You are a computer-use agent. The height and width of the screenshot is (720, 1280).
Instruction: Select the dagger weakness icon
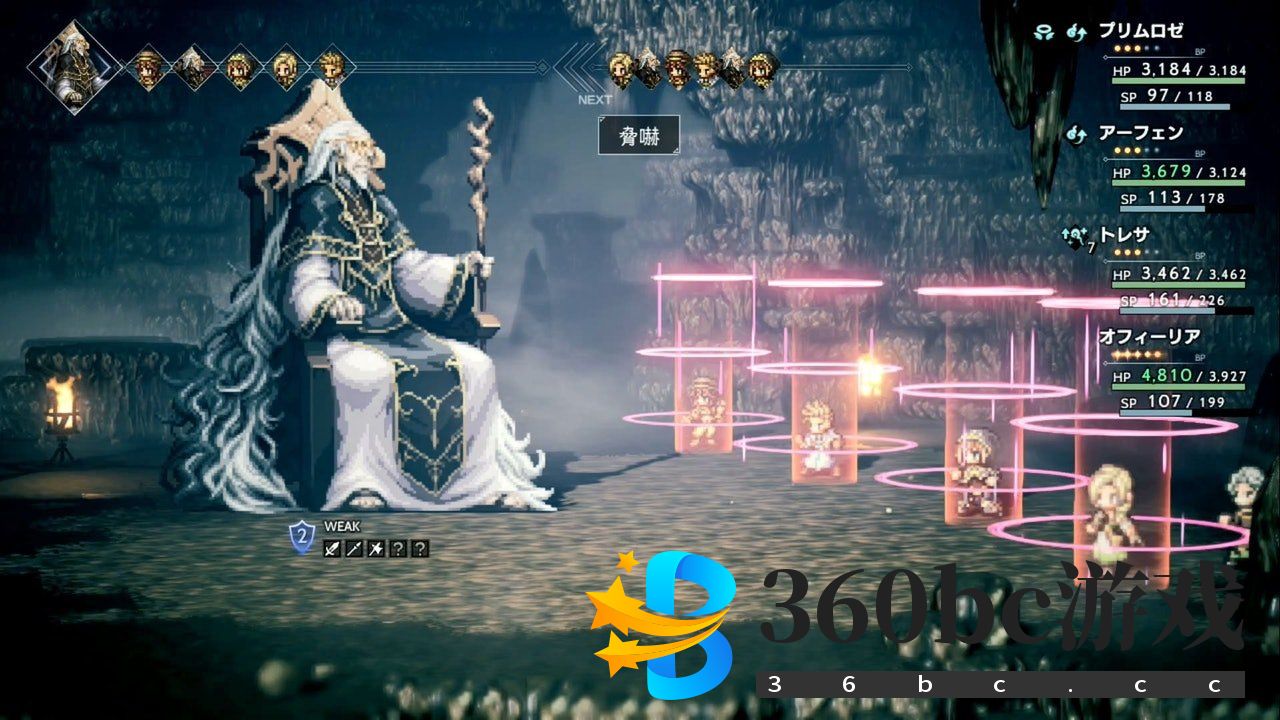[375, 548]
